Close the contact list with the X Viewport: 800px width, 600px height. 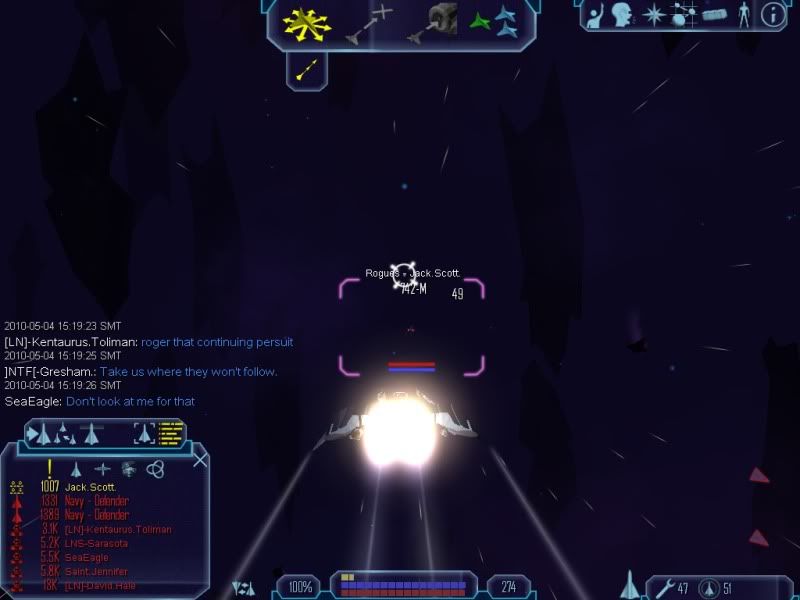pos(200,460)
